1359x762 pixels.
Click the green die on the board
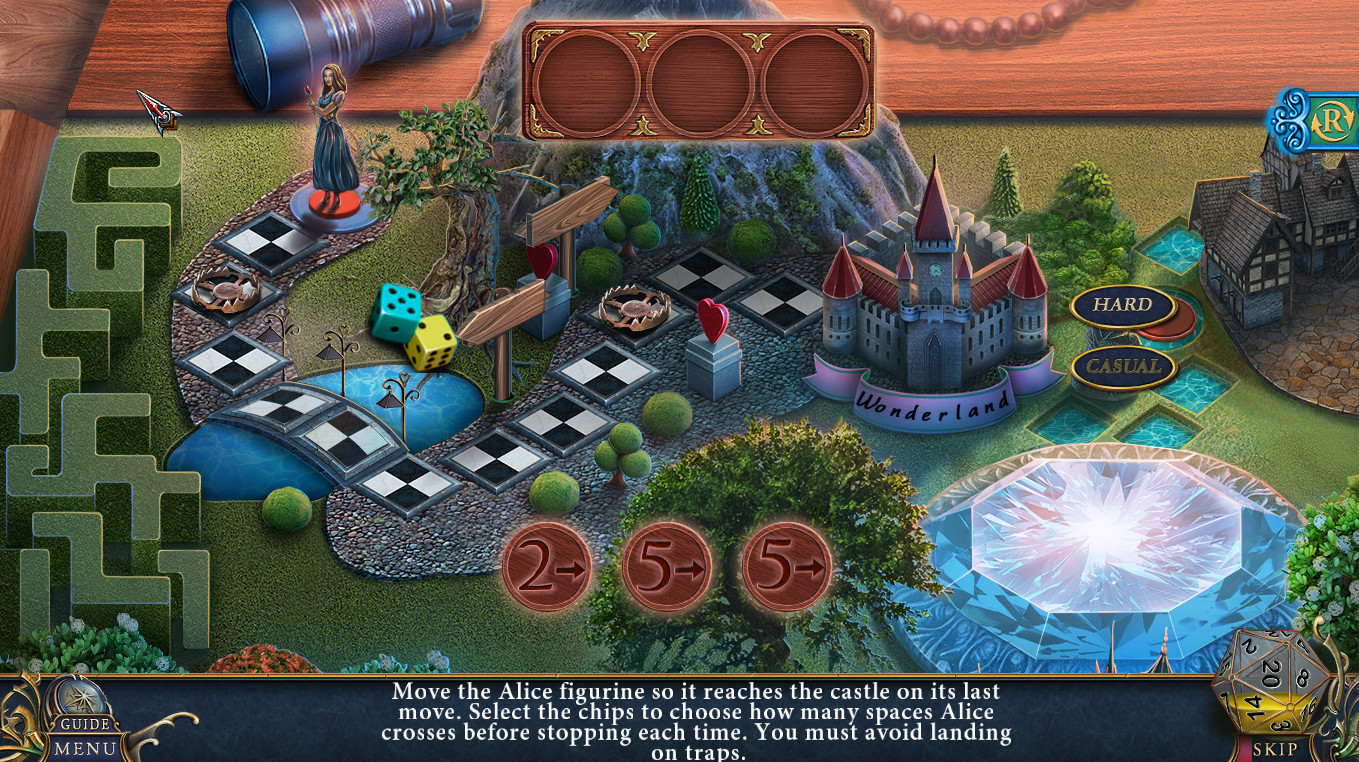click(394, 312)
